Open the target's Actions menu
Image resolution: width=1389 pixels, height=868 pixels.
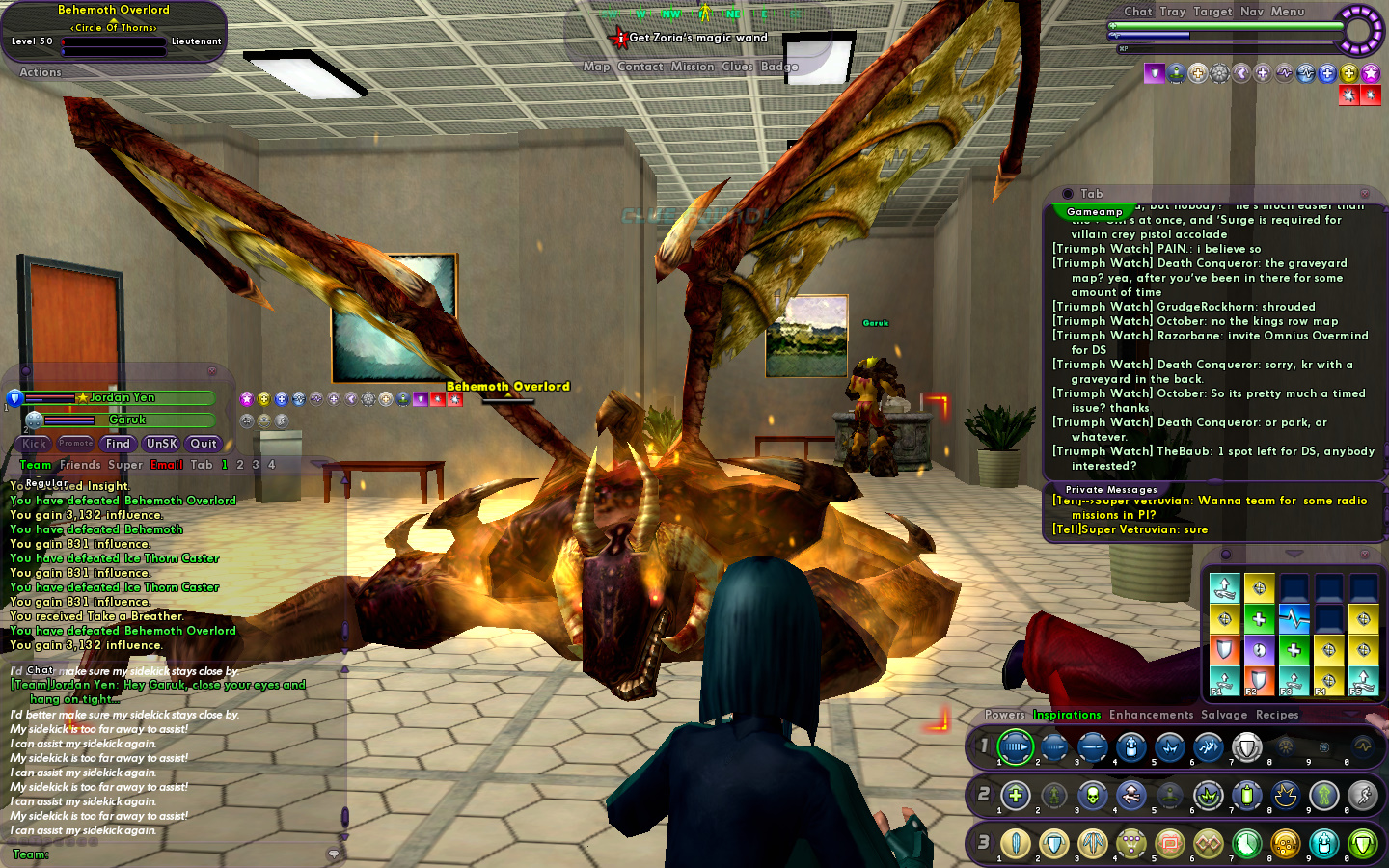(x=41, y=72)
